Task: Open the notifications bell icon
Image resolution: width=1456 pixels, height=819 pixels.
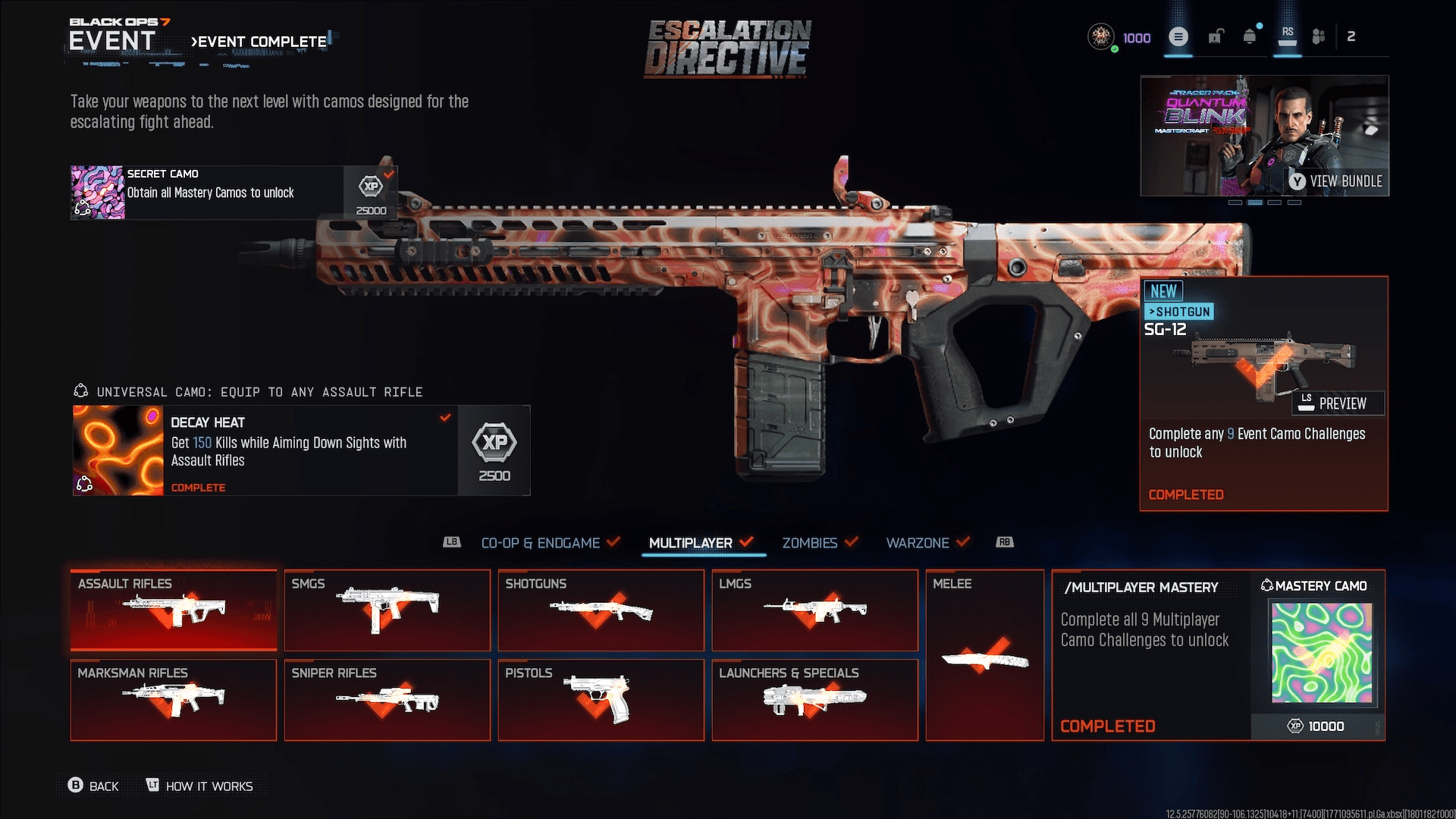Action: (x=1250, y=36)
